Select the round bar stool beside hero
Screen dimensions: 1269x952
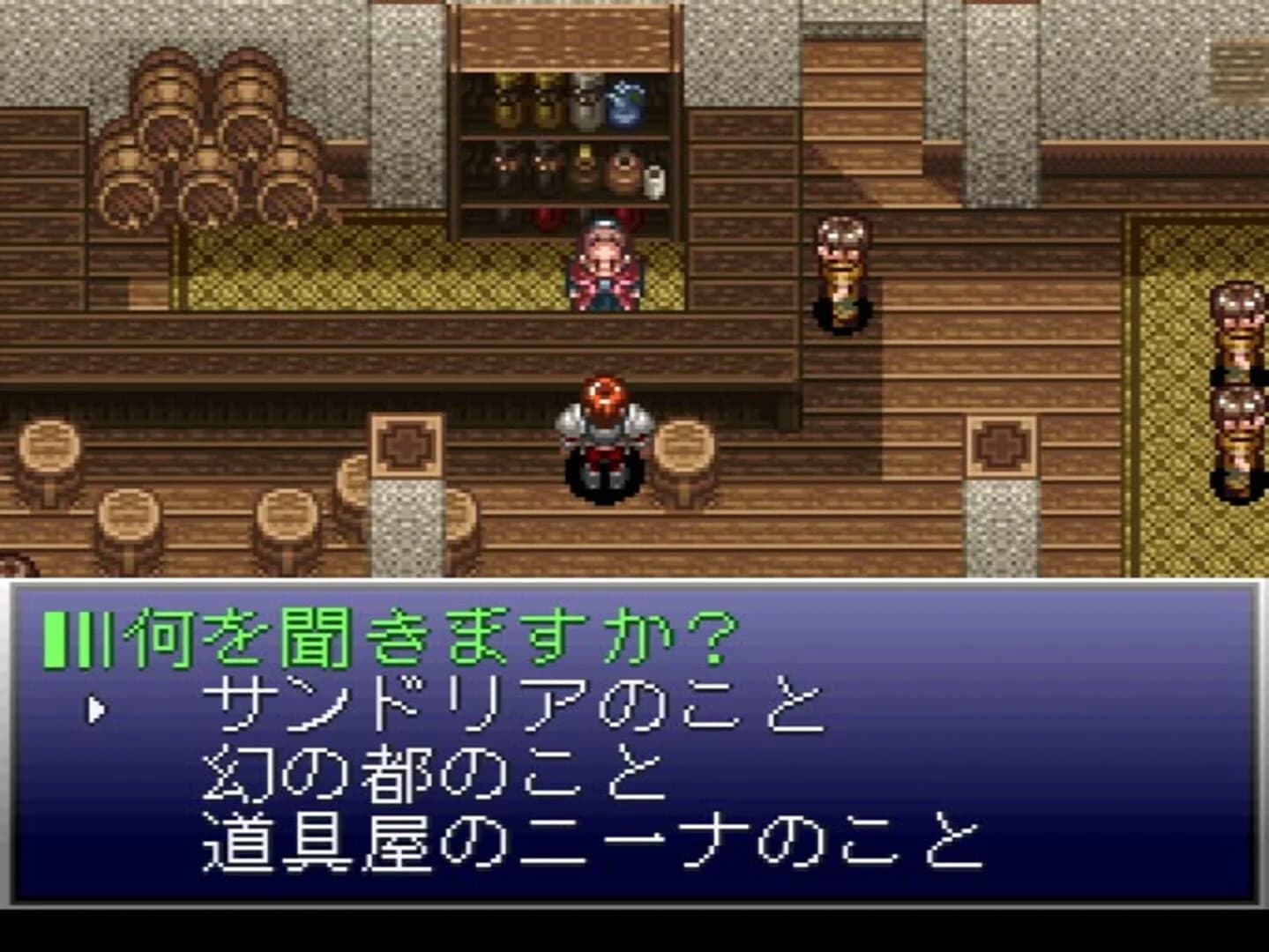(x=688, y=458)
